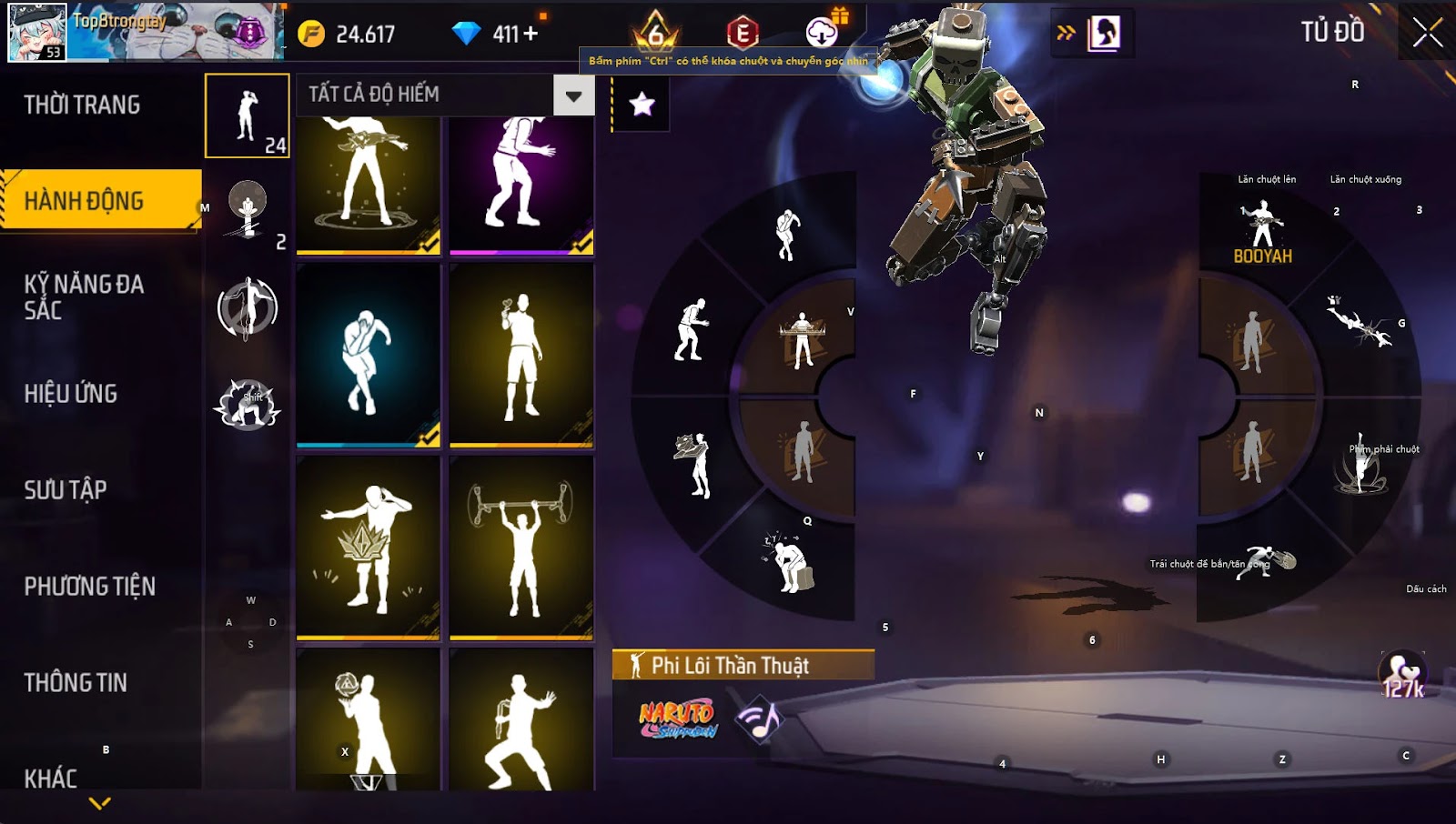Pick the purple-glow dance emote
The height and width of the screenshot is (824, 1456).
pyautogui.click(x=521, y=182)
